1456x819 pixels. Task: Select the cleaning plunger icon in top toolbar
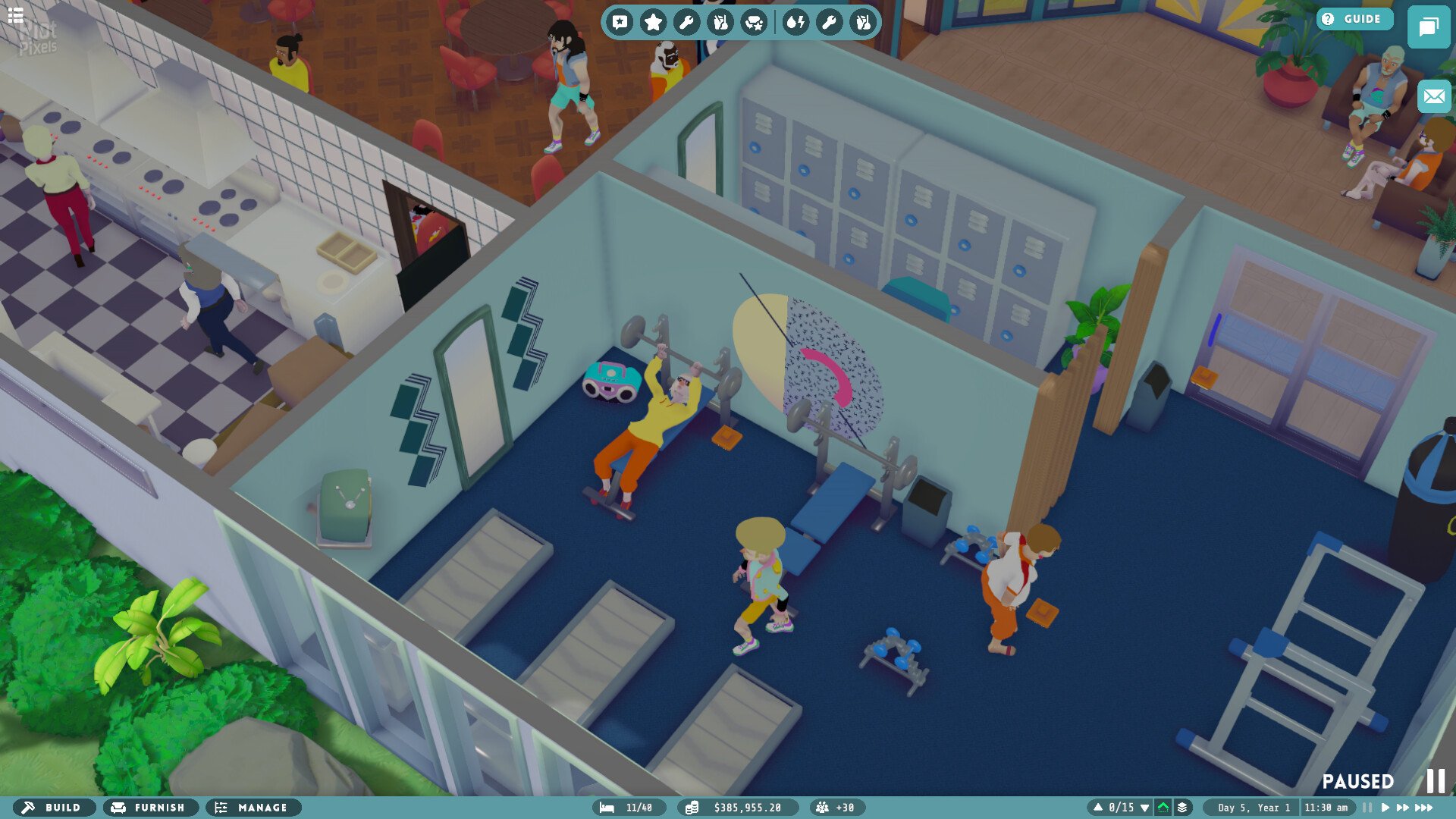720,22
